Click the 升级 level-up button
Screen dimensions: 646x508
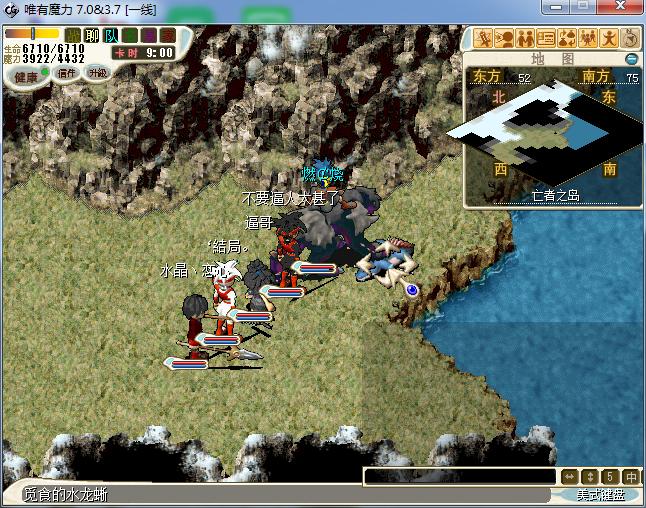[x=98, y=73]
